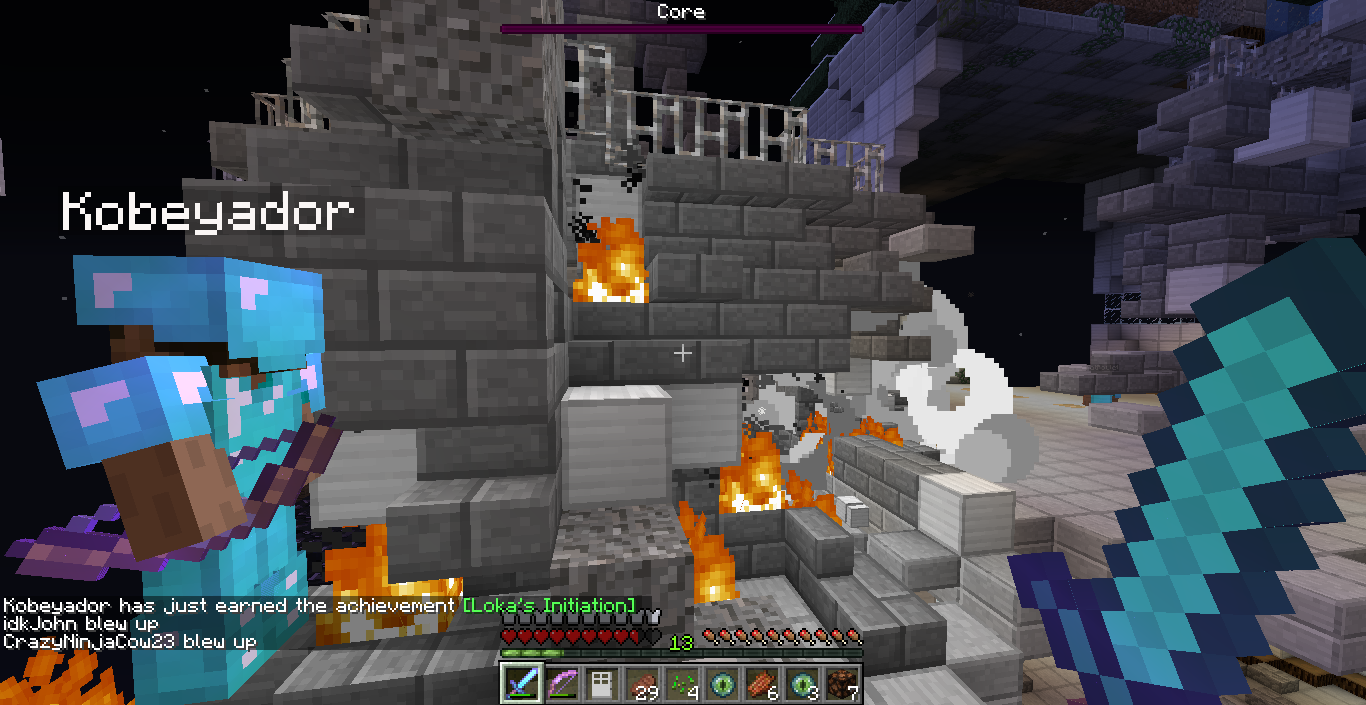Image resolution: width=1366 pixels, height=705 pixels.
Task: Select the stack of 6 cooked fish
Action: [761, 684]
